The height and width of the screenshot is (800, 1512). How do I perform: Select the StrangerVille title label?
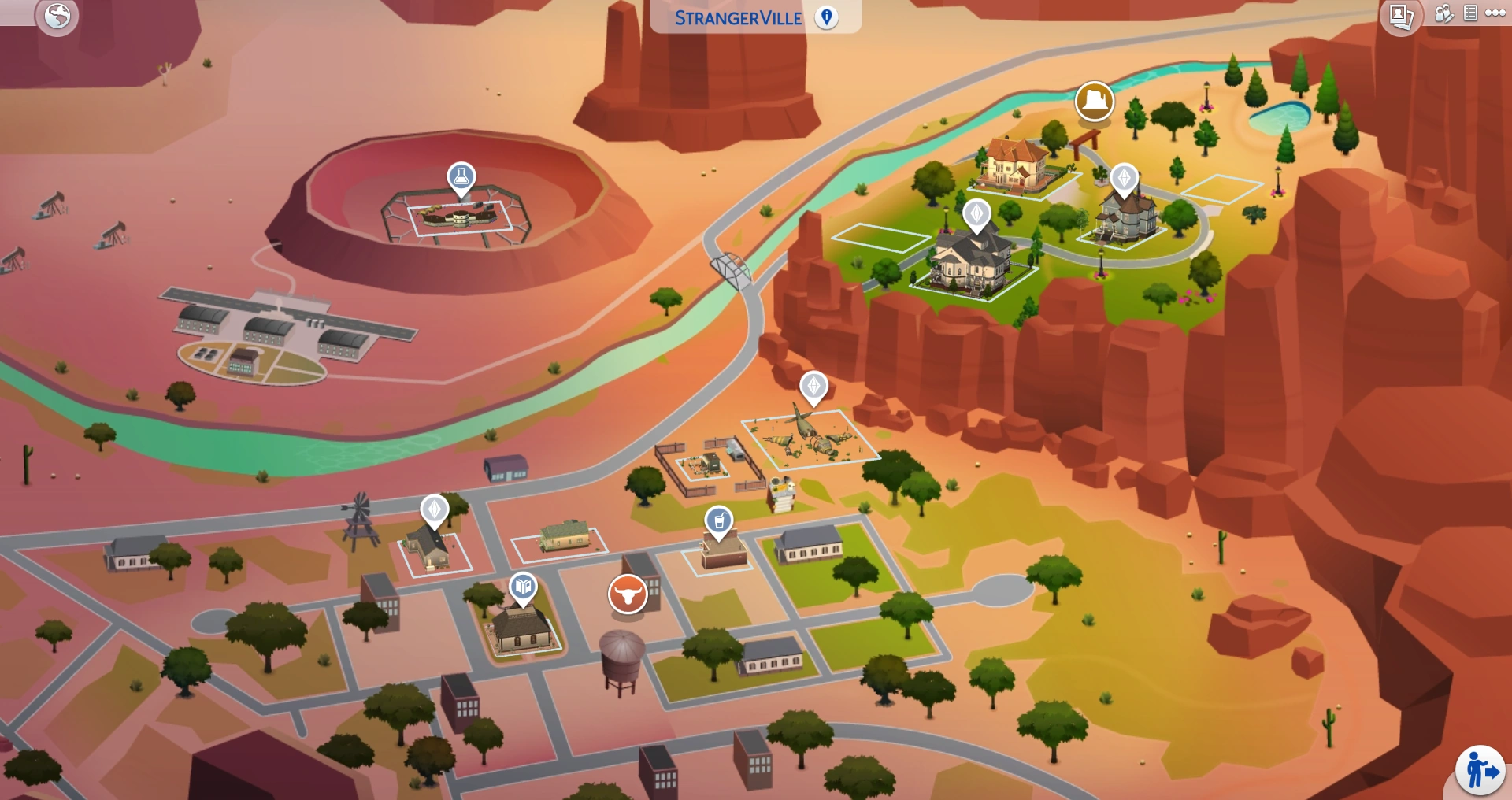pyautogui.click(x=738, y=17)
